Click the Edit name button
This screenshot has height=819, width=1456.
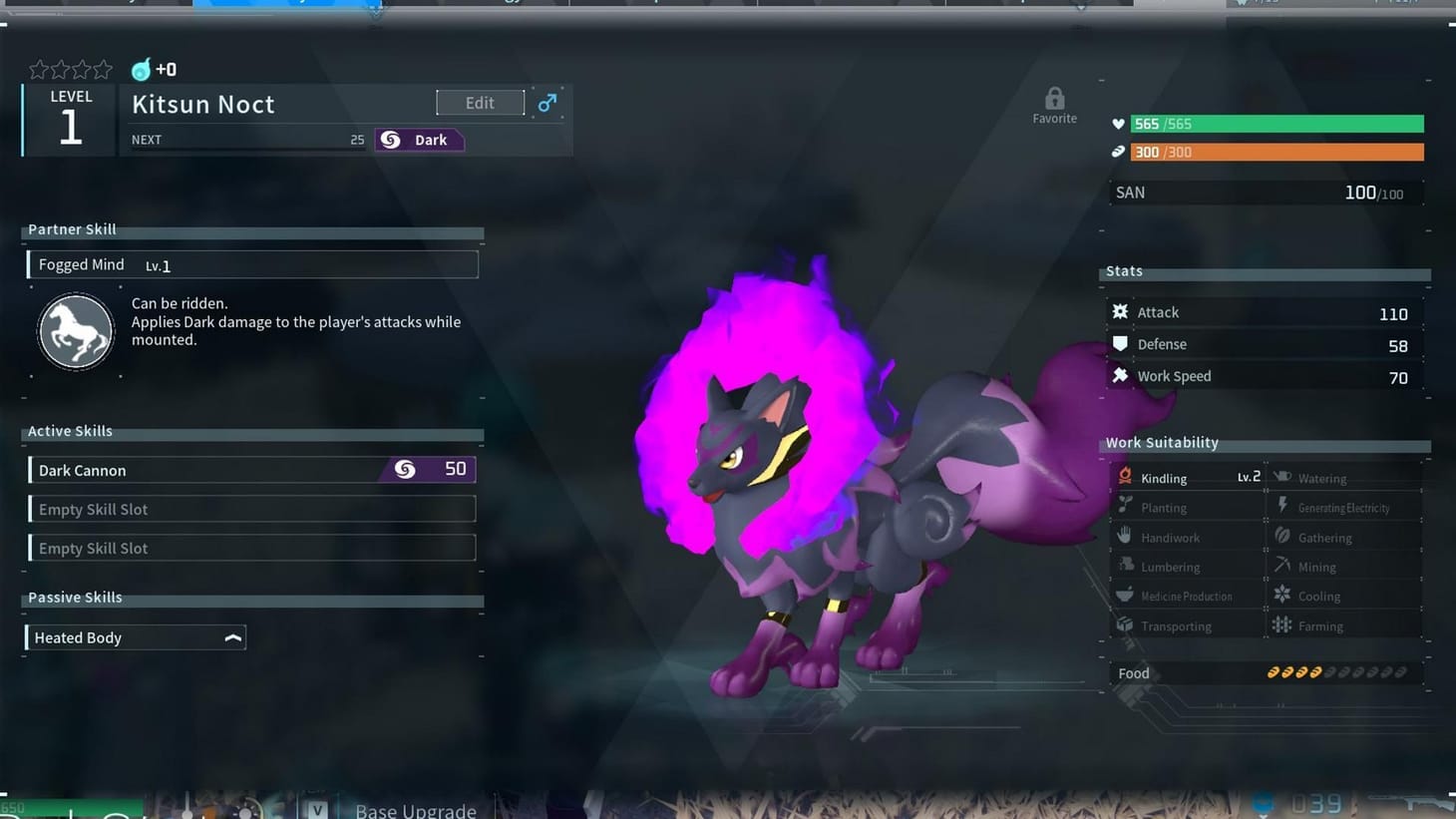tap(480, 102)
